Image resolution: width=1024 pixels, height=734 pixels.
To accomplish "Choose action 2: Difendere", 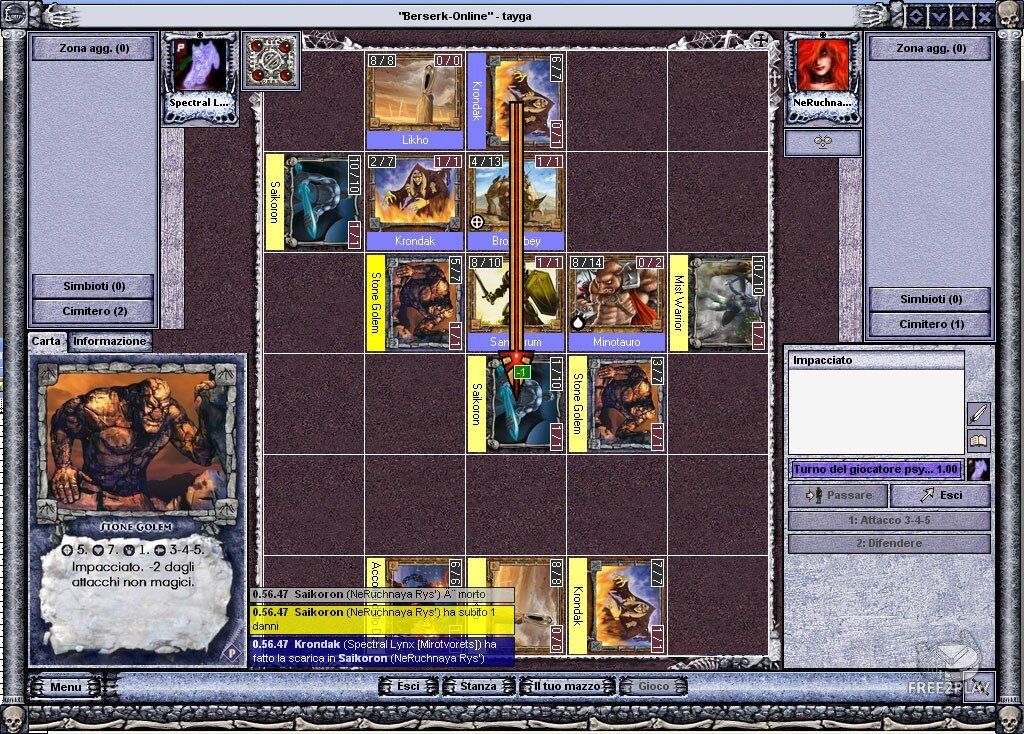I will pyautogui.click(x=889, y=544).
